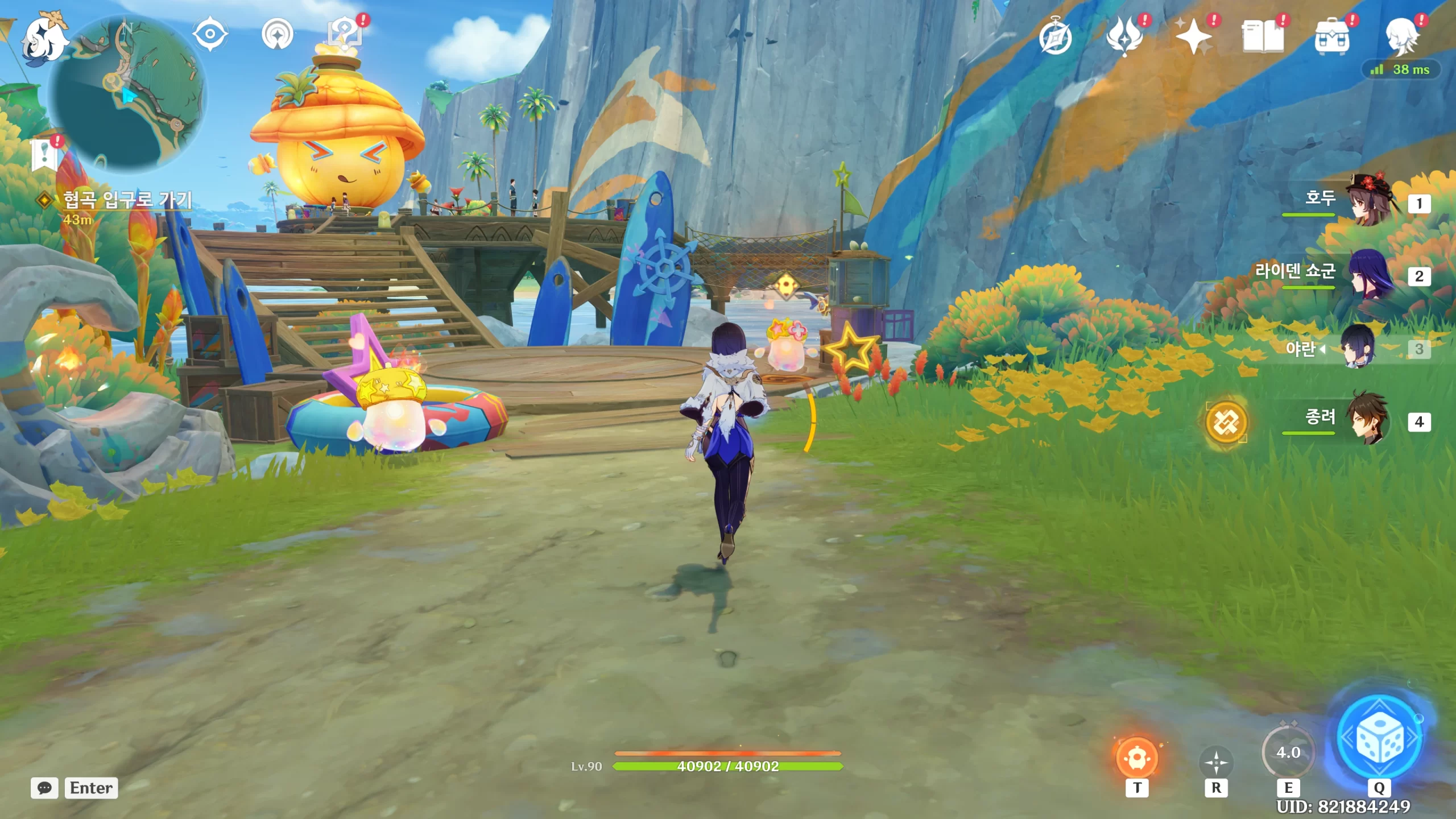Open the Wish star icon
Viewport: 1456px width, 819px height.
(1194, 38)
